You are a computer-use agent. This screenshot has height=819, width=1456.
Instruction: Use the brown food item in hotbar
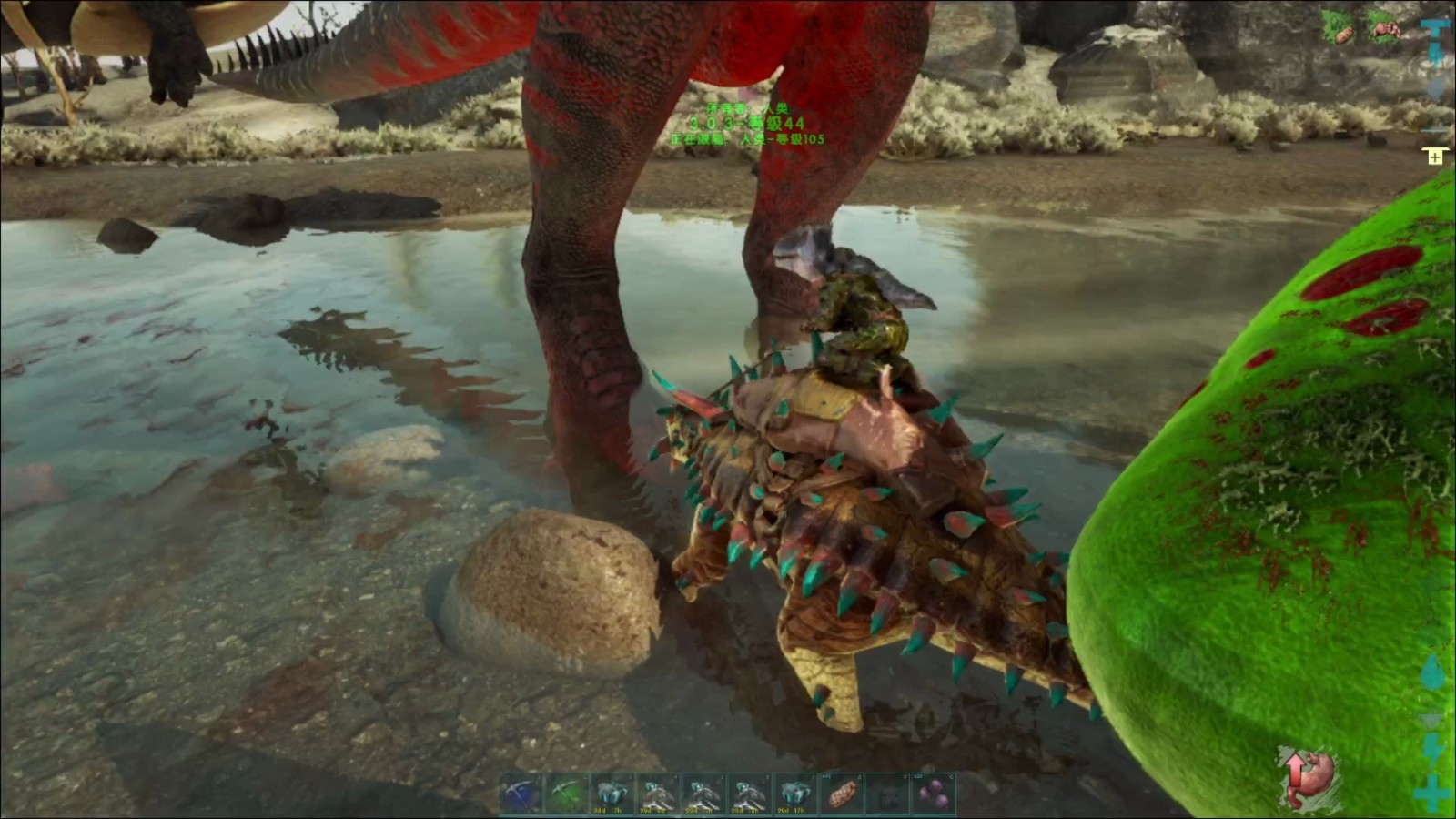[842, 794]
